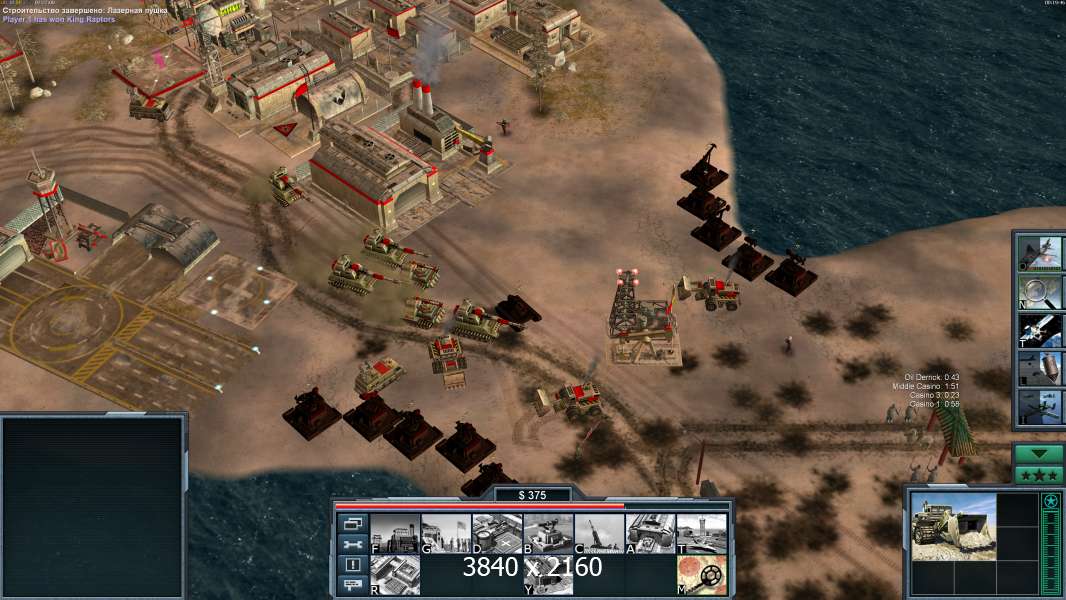Select the Strategy Center build icon (R)
This screenshot has width=1066, height=600.
(395, 575)
